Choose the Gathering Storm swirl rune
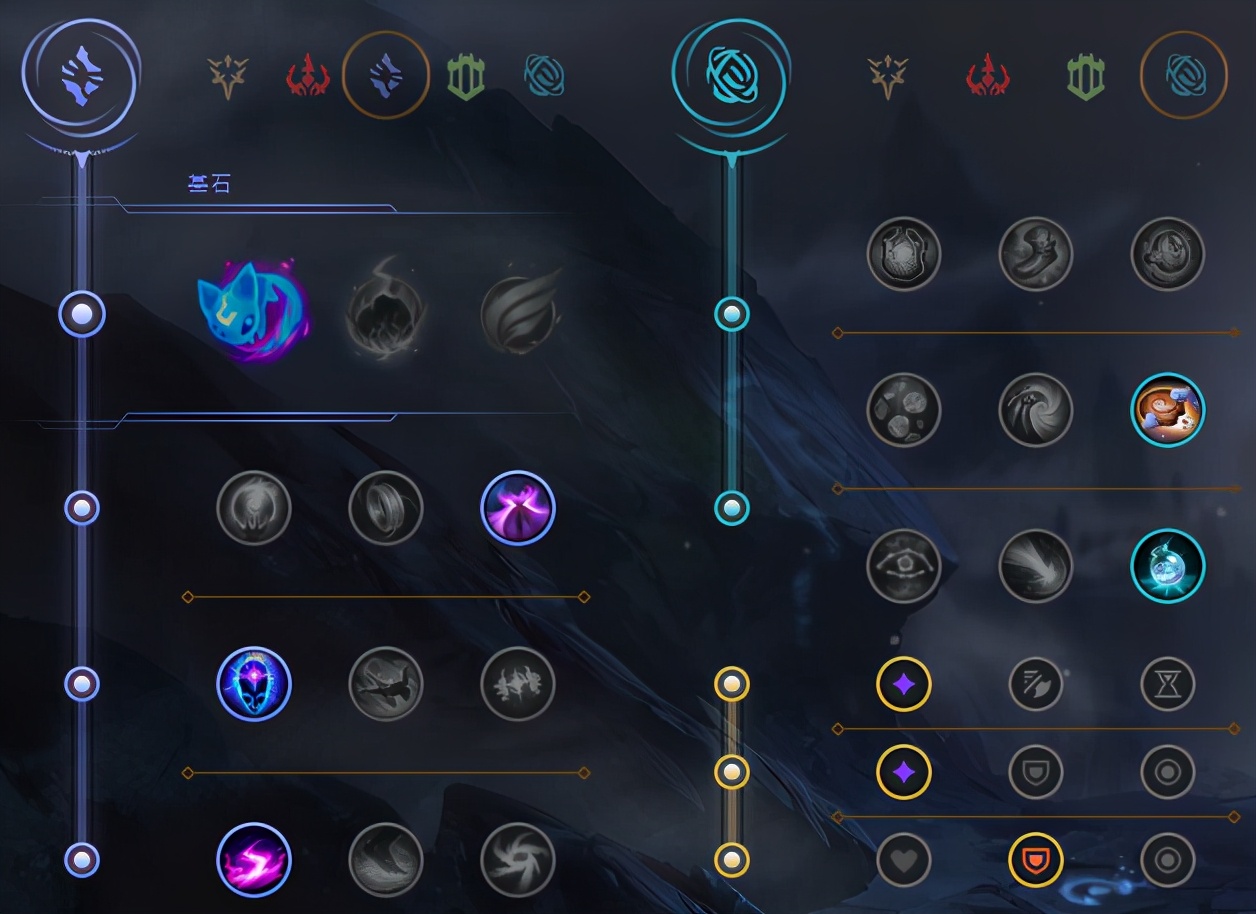The image size is (1256, 914). 517,860
